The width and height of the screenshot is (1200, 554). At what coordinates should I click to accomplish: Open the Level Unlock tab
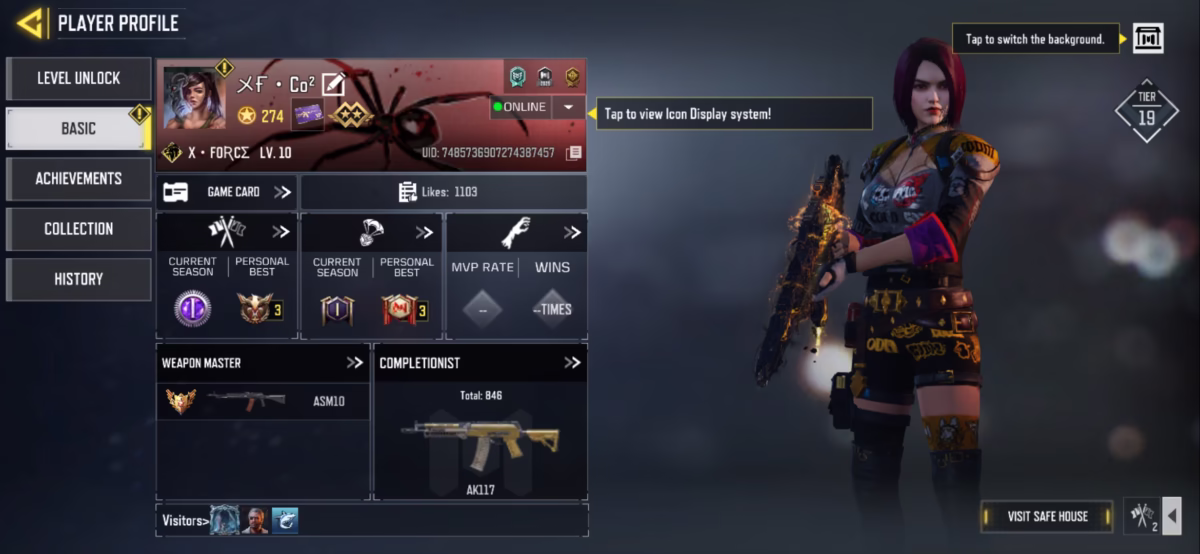click(x=79, y=78)
